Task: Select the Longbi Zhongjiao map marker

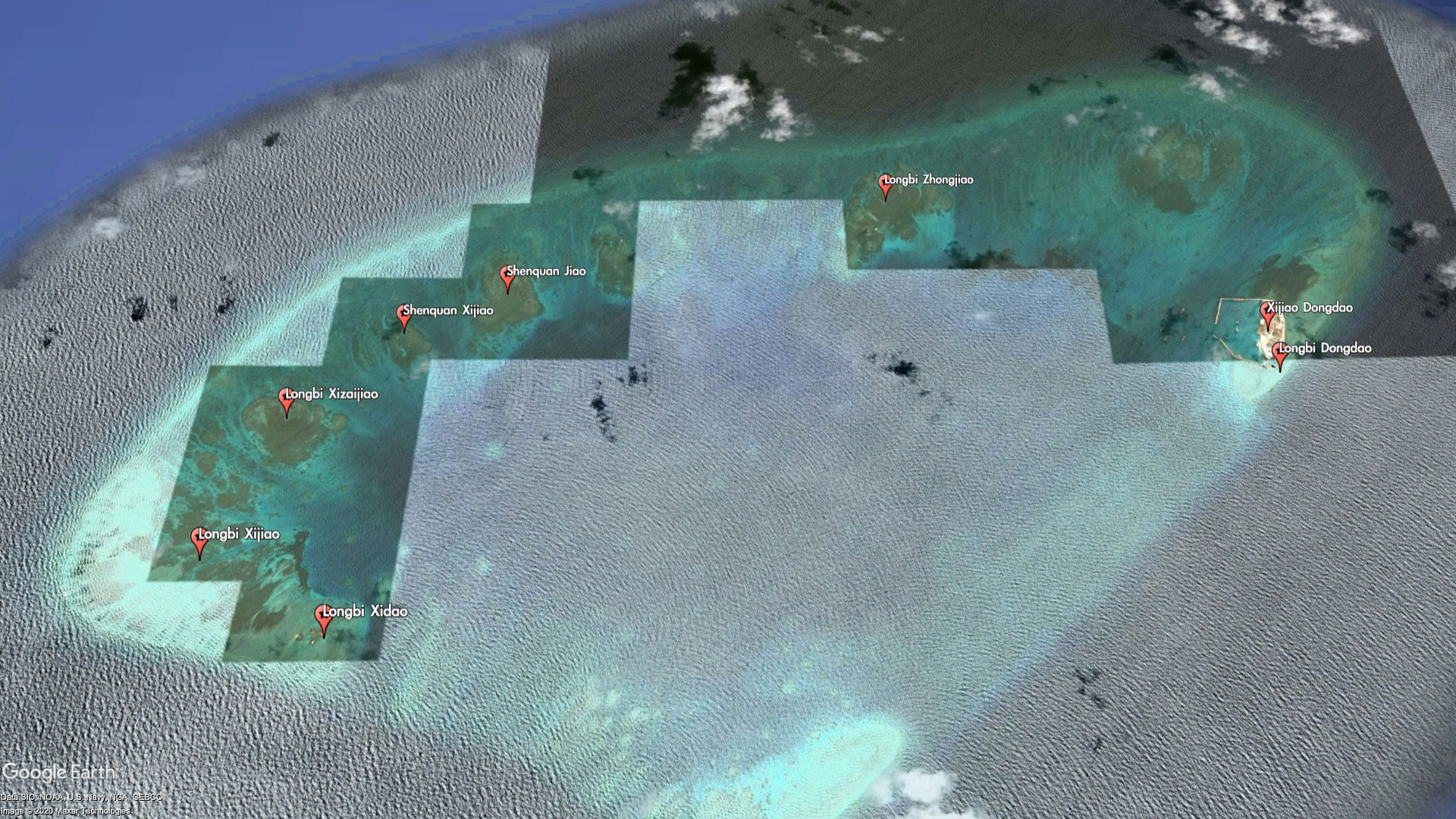Action: [x=884, y=185]
